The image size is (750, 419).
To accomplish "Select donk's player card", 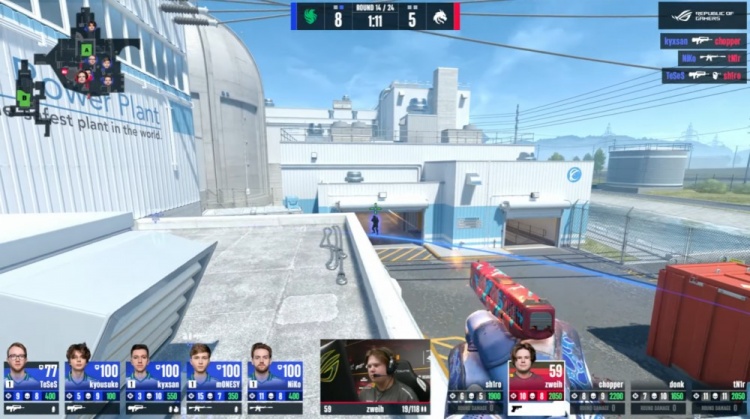I will (660, 395).
